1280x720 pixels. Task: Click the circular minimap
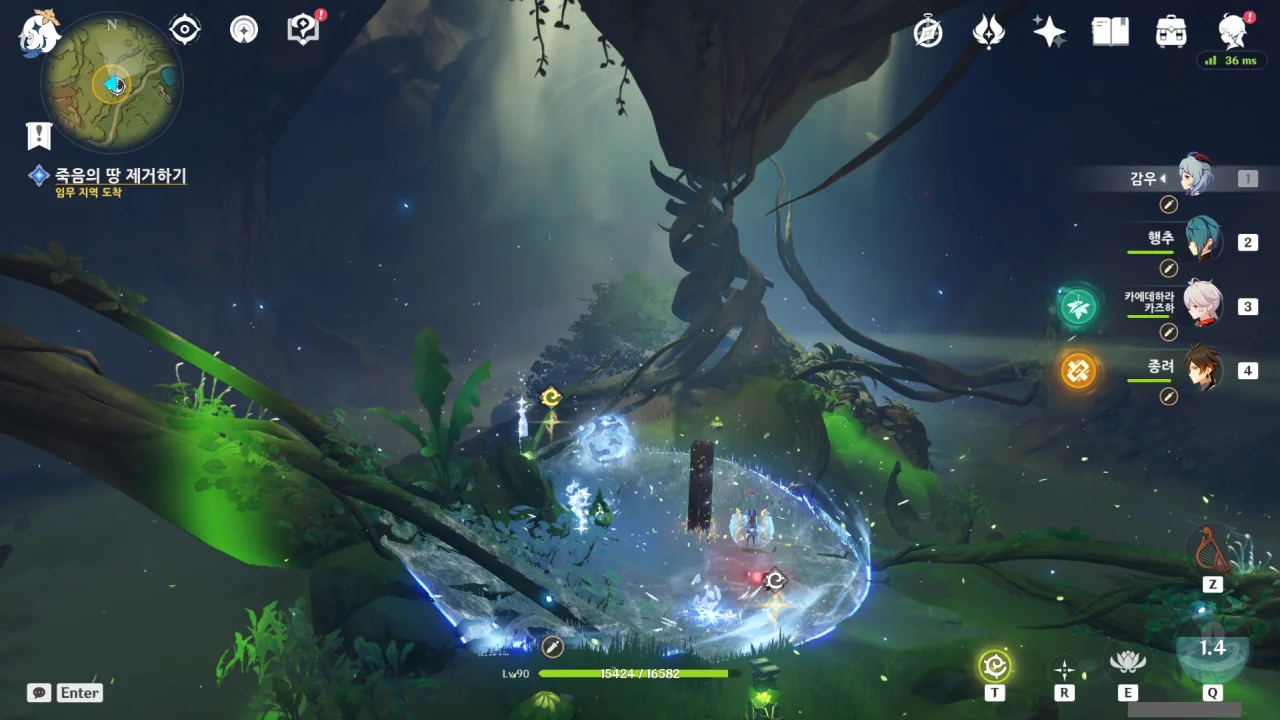pos(112,84)
